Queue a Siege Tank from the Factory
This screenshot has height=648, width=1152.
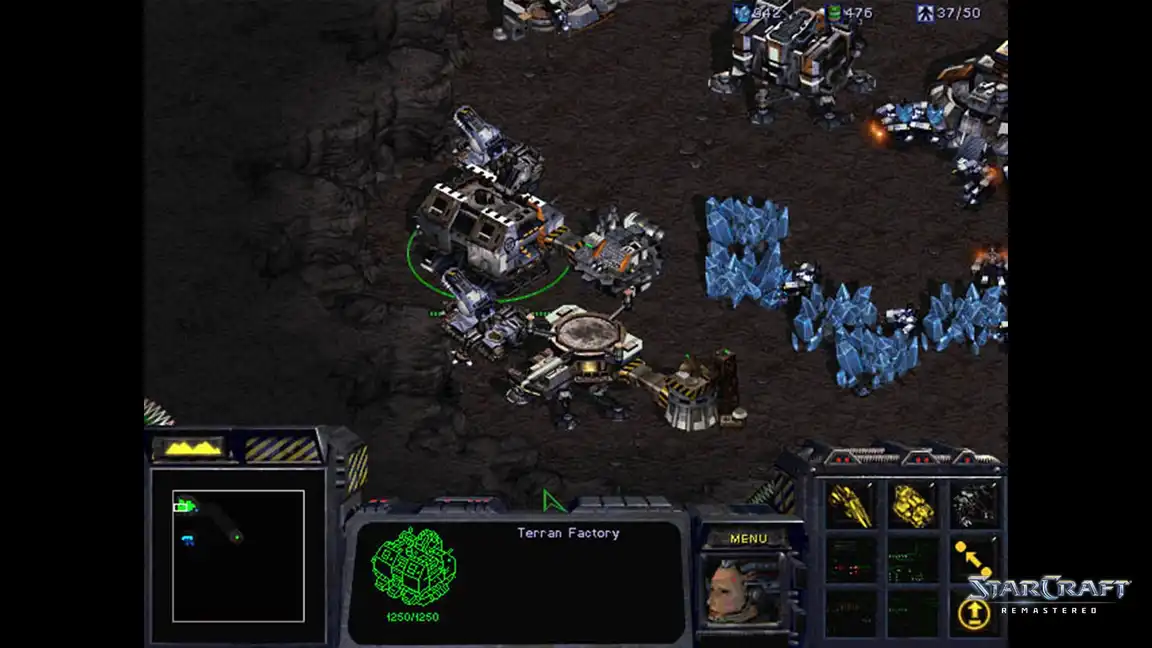[912, 506]
